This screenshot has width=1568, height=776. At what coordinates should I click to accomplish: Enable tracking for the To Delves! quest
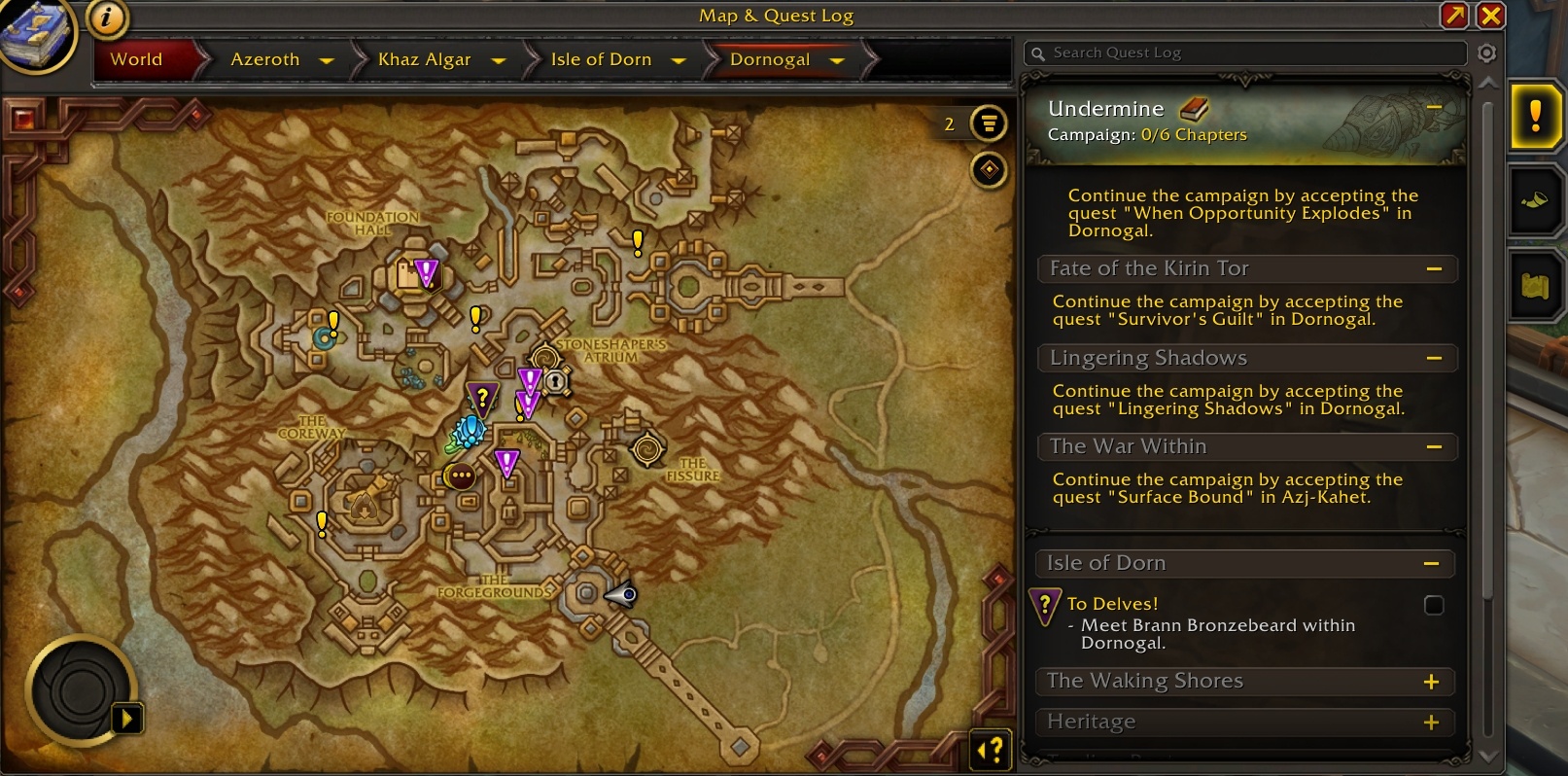point(1434,606)
